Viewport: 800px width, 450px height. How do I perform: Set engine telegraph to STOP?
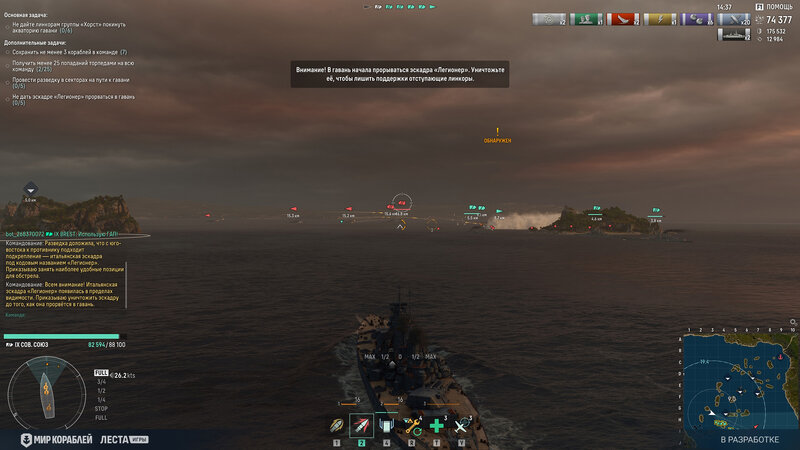(100, 408)
